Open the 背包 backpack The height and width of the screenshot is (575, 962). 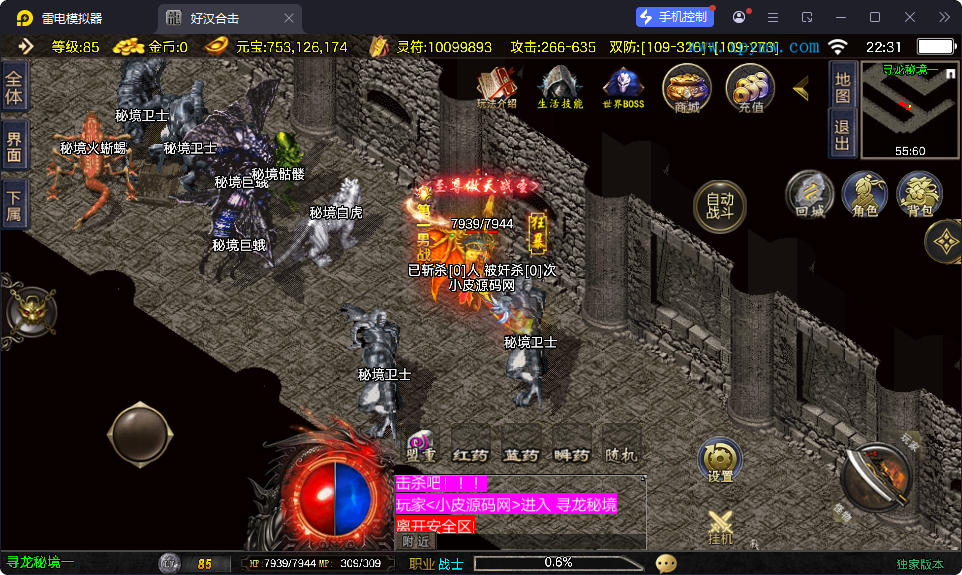tap(919, 194)
